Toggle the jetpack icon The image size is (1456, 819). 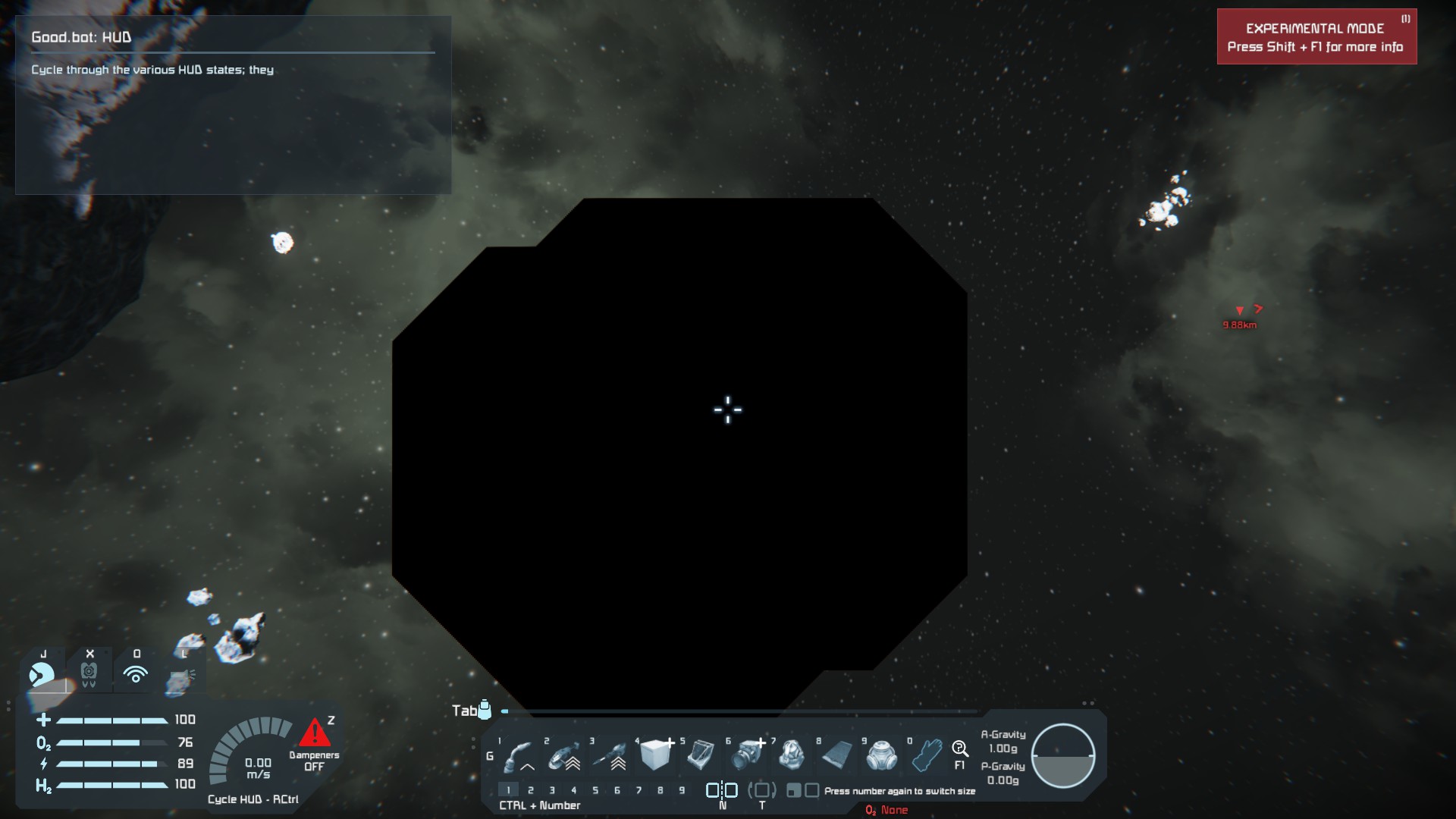(x=89, y=673)
